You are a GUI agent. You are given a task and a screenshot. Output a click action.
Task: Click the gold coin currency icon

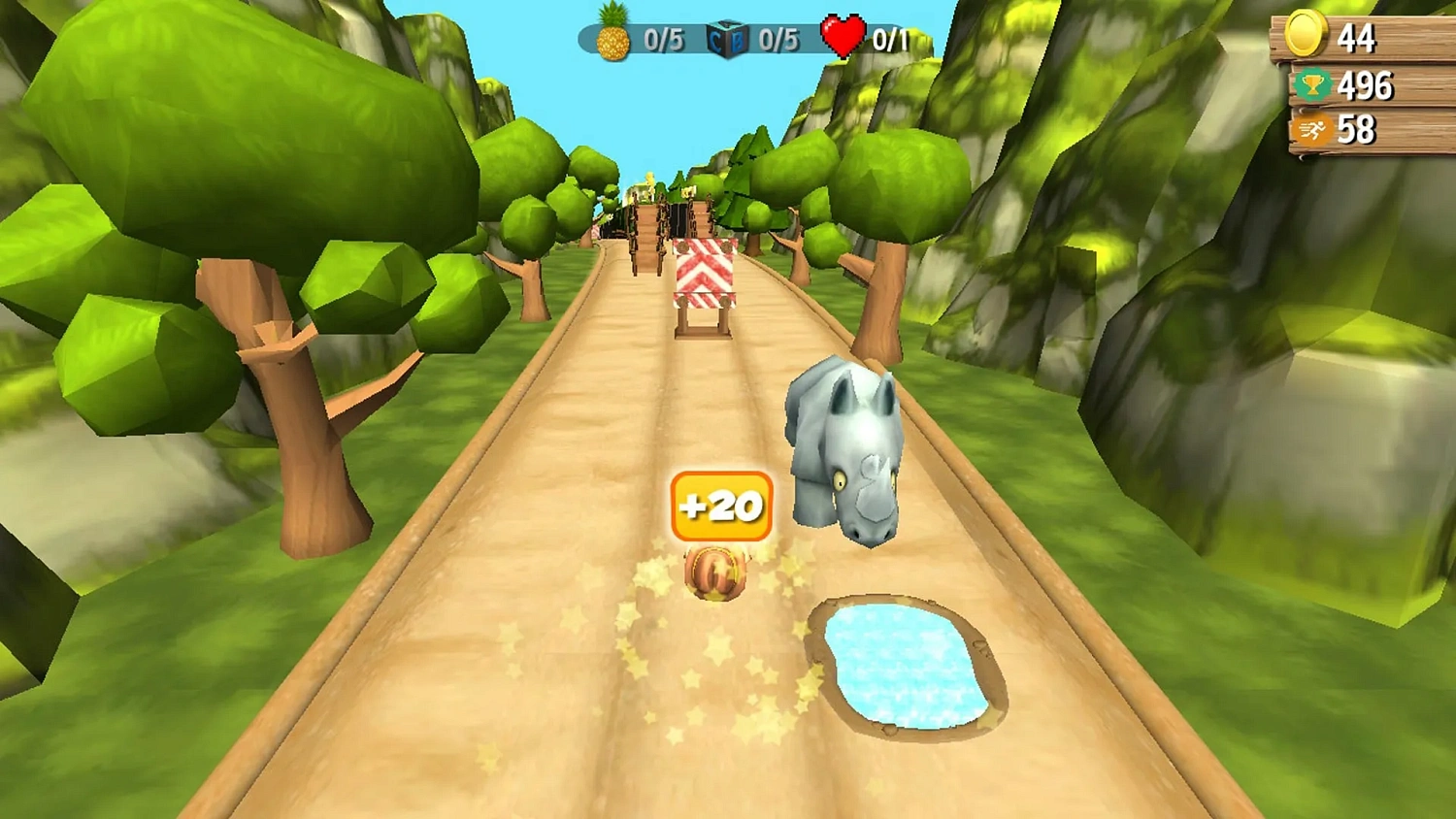click(x=1306, y=39)
